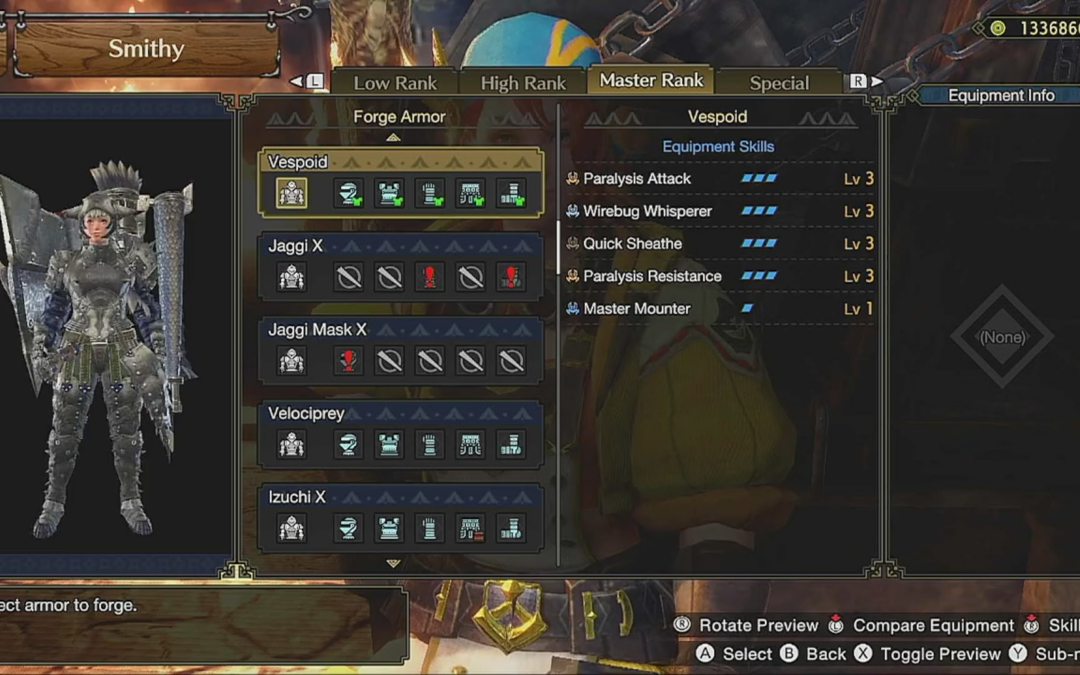Pick the Vespoid leg armor piece
The image size is (1080, 675).
(x=512, y=193)
